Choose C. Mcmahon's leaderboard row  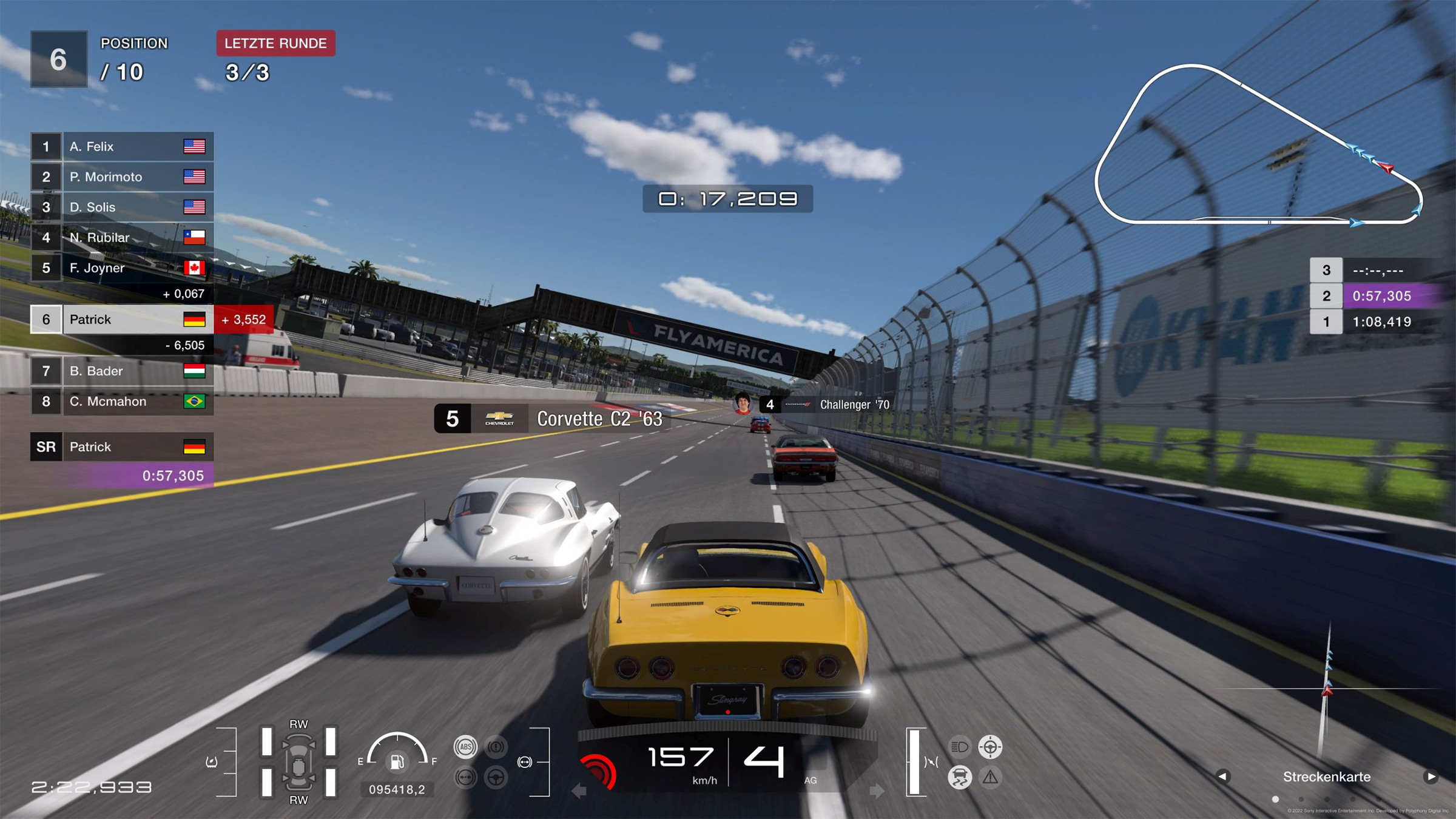[122, 401]
